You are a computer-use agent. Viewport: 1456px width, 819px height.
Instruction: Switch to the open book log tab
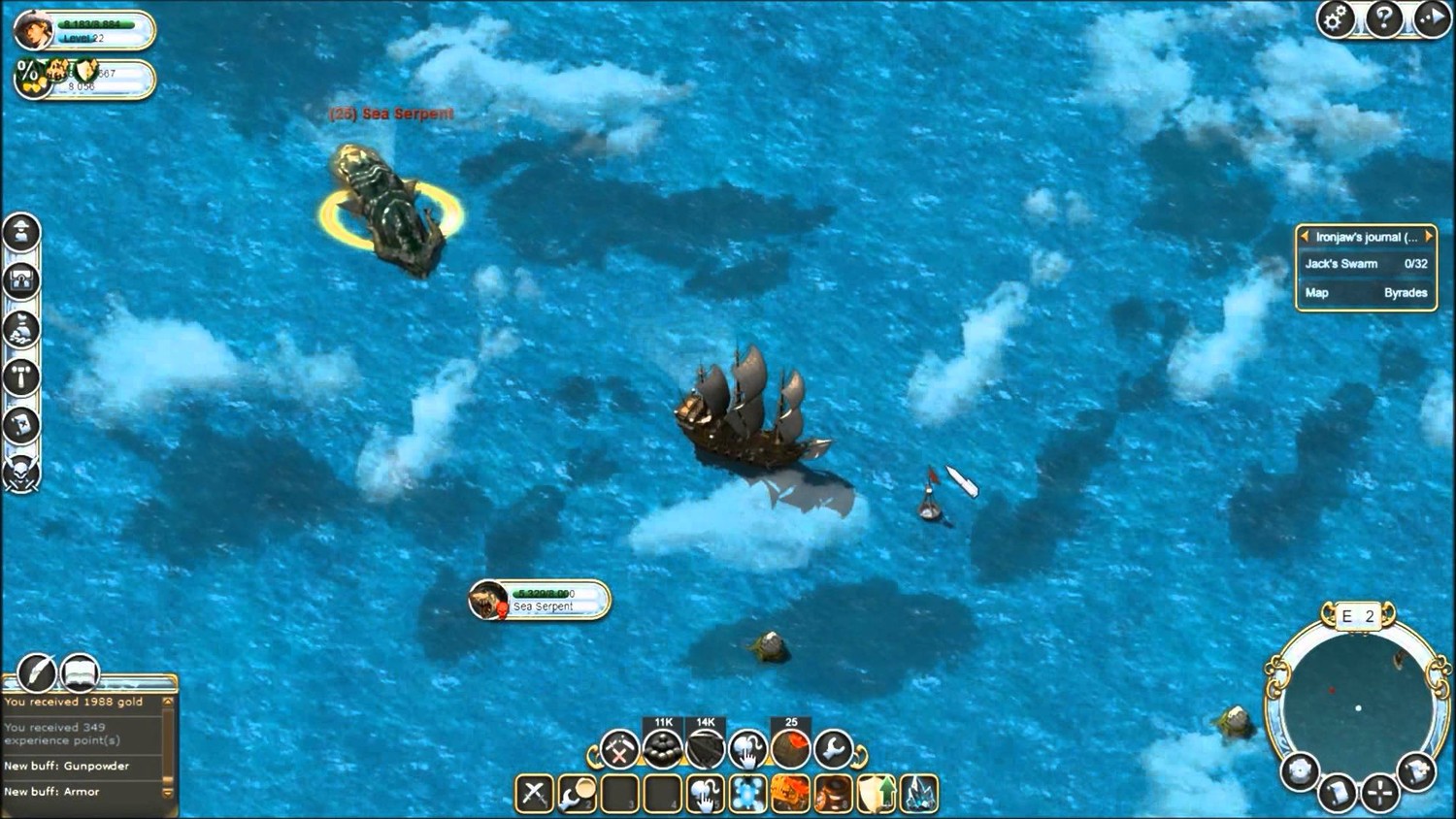[x=82, y=672]
